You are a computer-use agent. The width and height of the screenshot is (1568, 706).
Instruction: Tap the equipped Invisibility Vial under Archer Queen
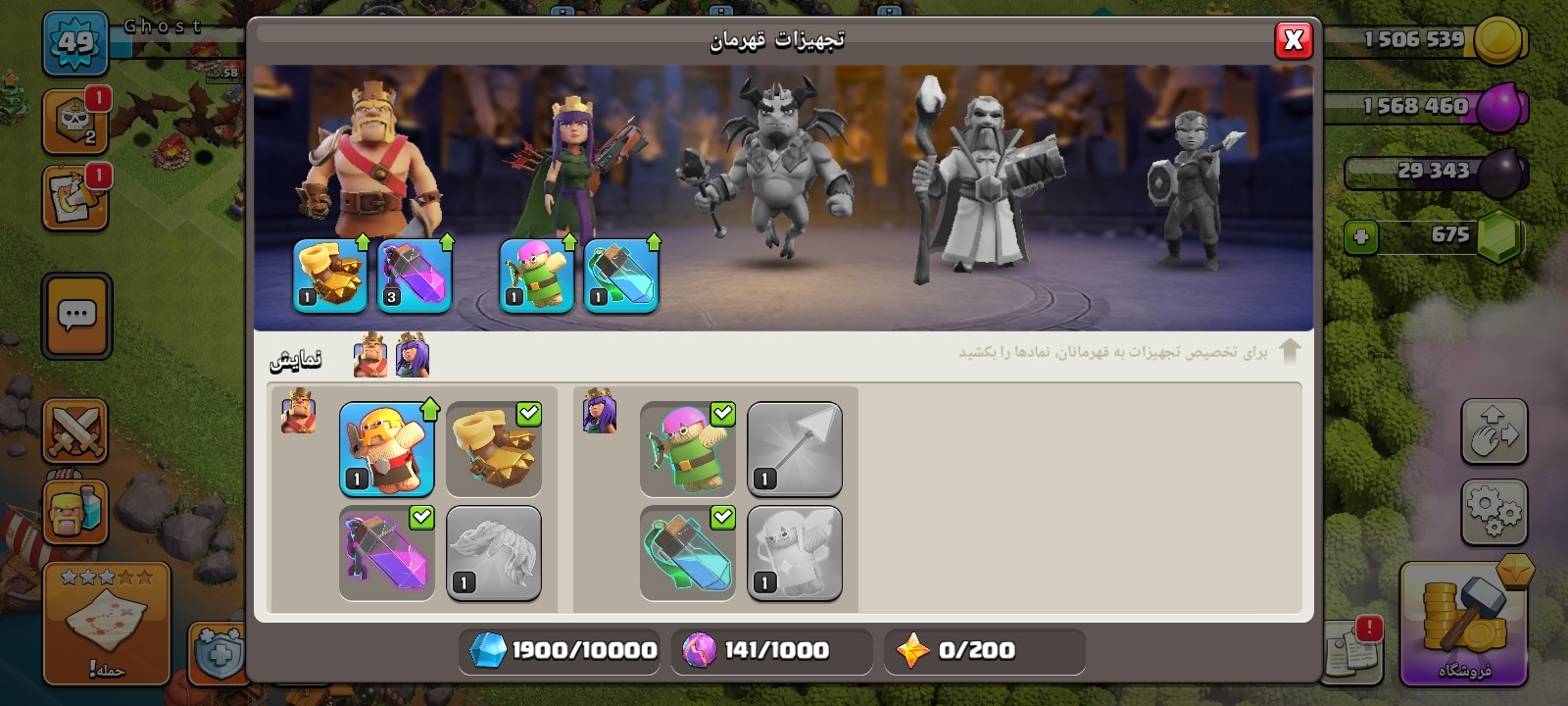click(x=621, y=276)
